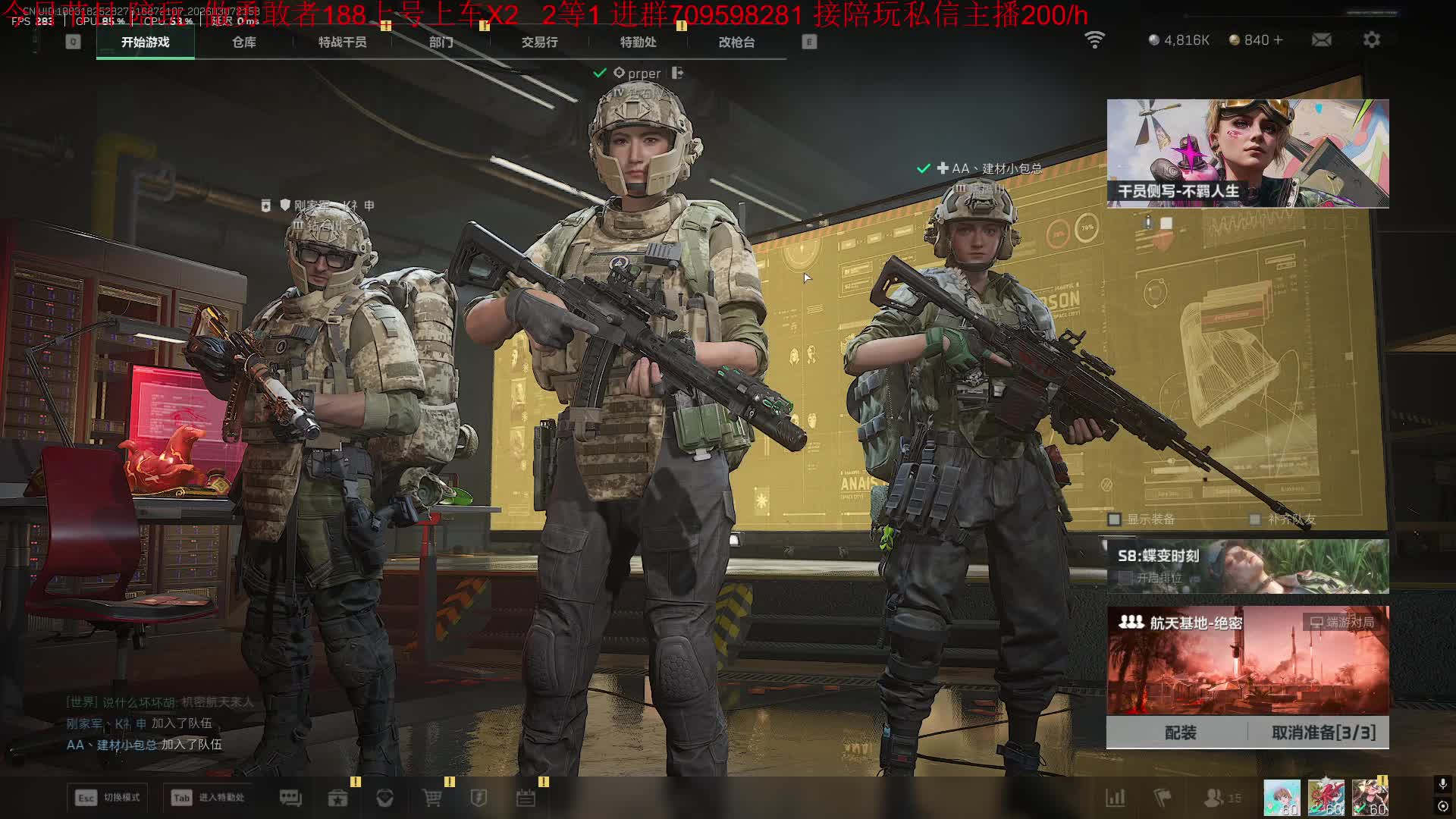1456x819 pixels.
Task: Toggle the 显示装备 checkbox
Action: click(x=1114, y=519)
